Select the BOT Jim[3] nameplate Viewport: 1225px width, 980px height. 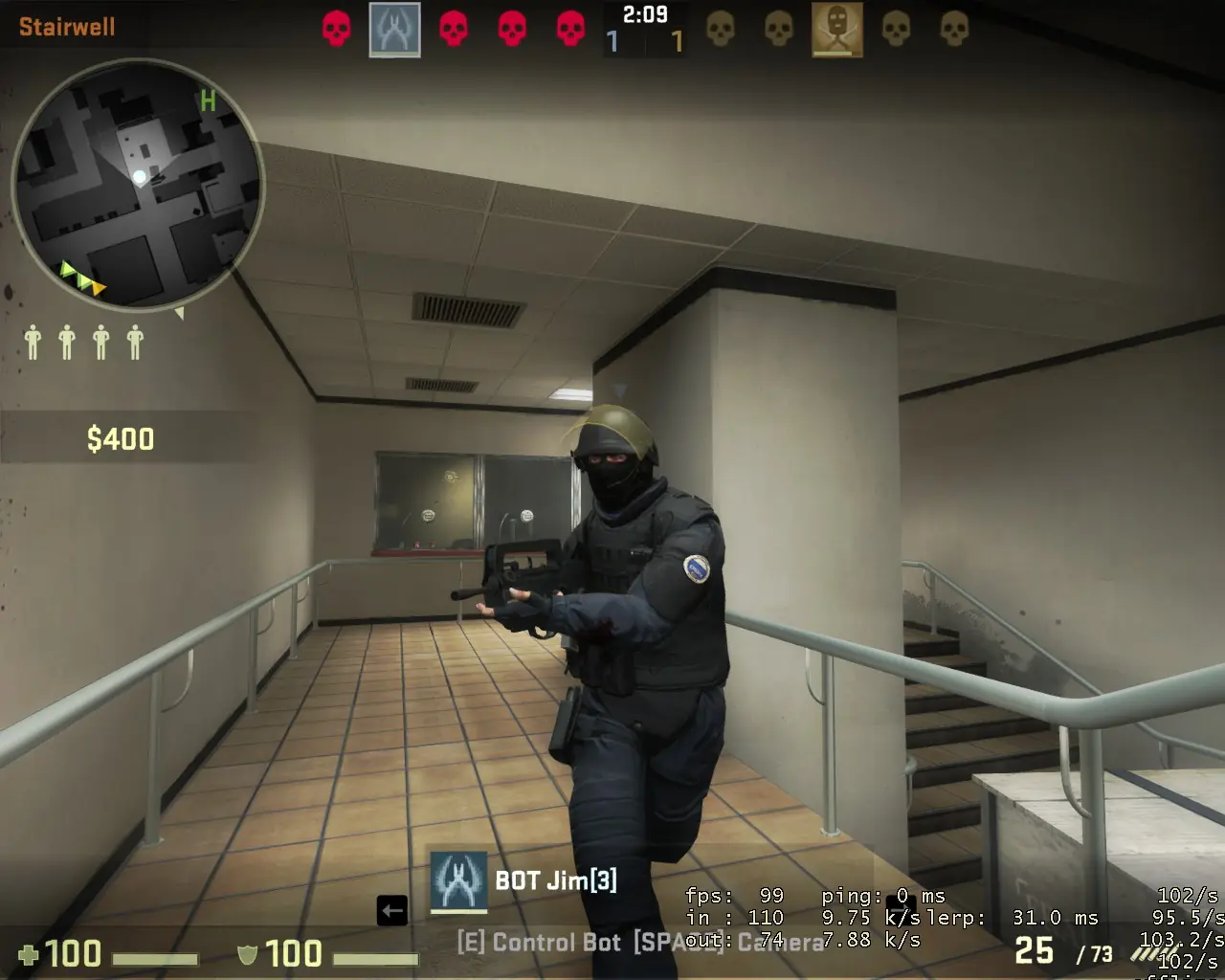(555, 880)
